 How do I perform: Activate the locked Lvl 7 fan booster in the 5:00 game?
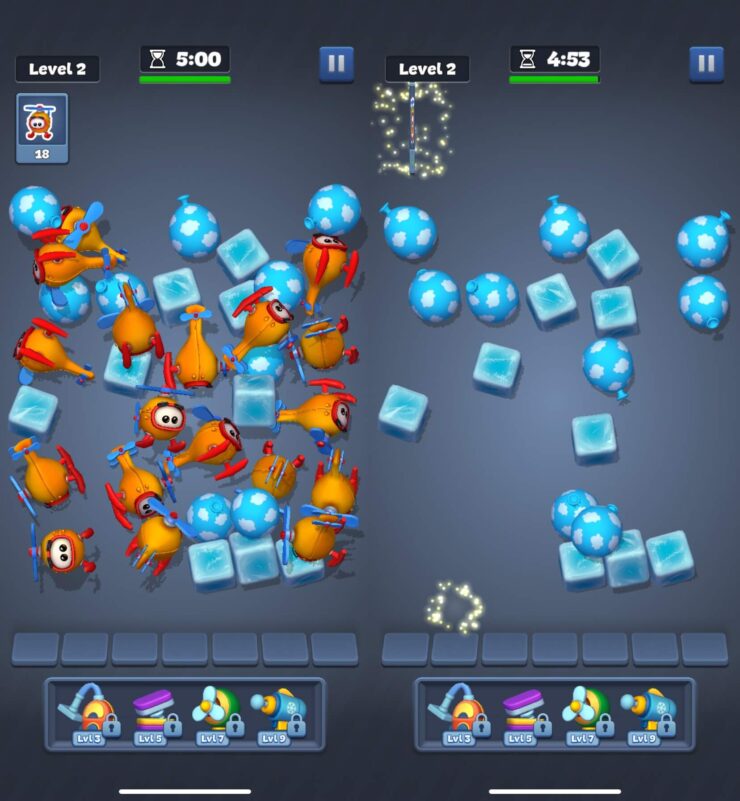point(216,712)
